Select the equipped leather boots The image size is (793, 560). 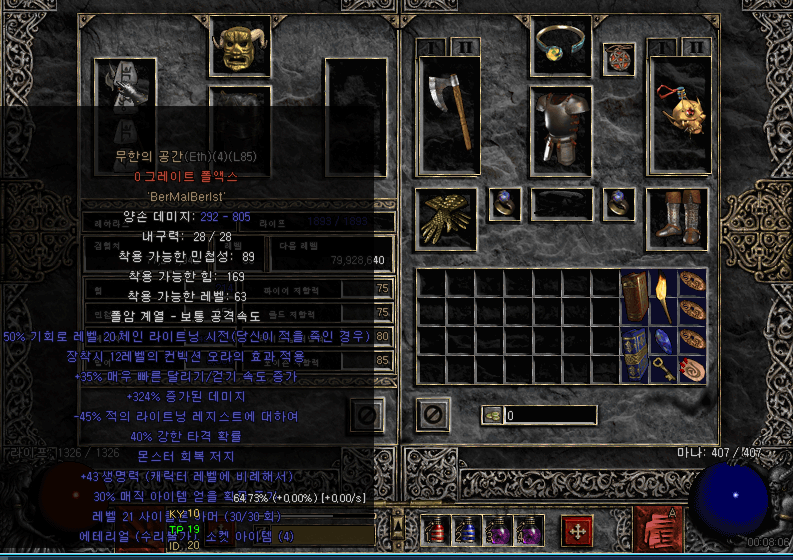pyautogui.click(x=677, y=218)
